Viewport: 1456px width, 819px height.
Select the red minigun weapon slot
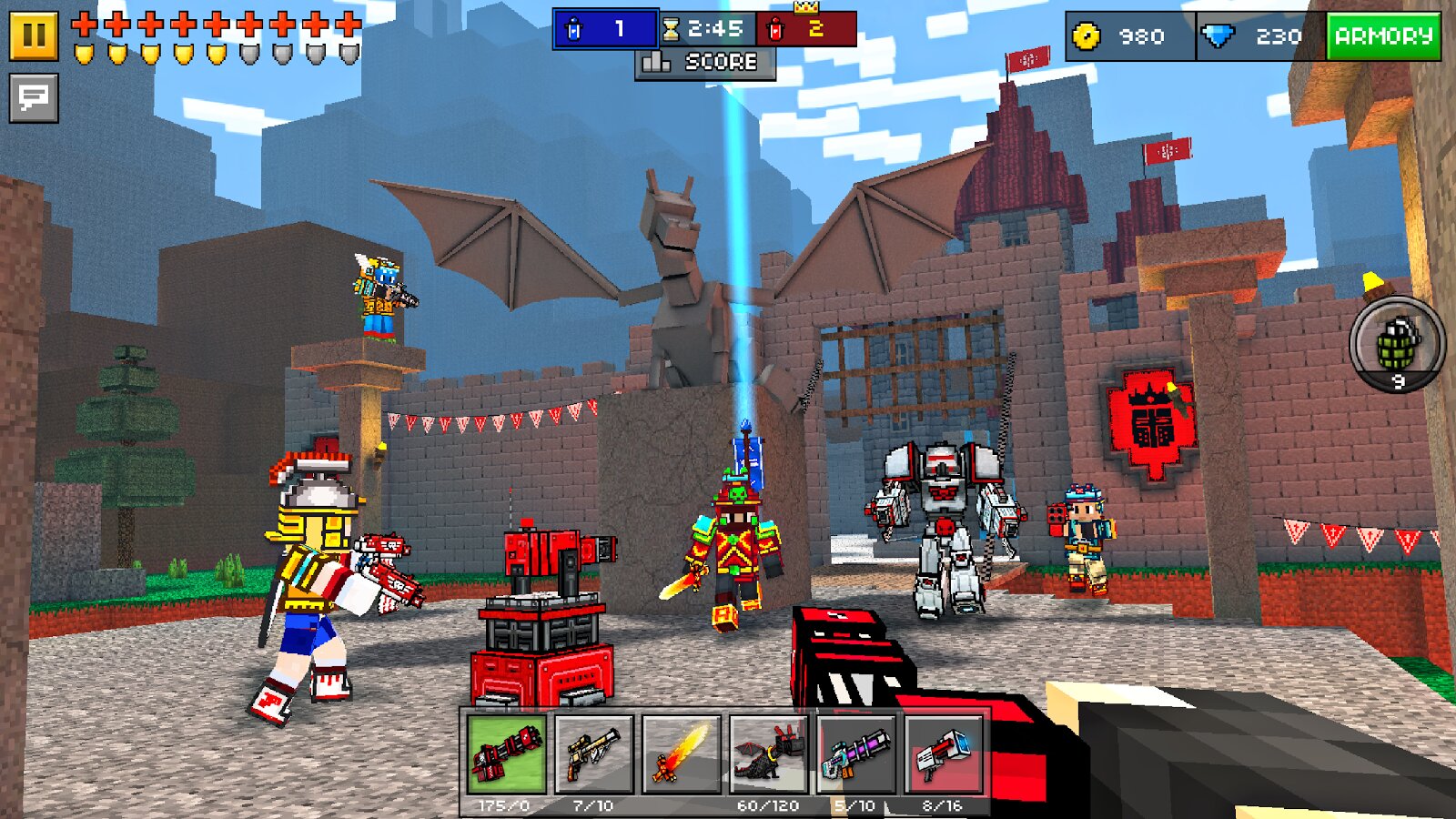(506, 754)
